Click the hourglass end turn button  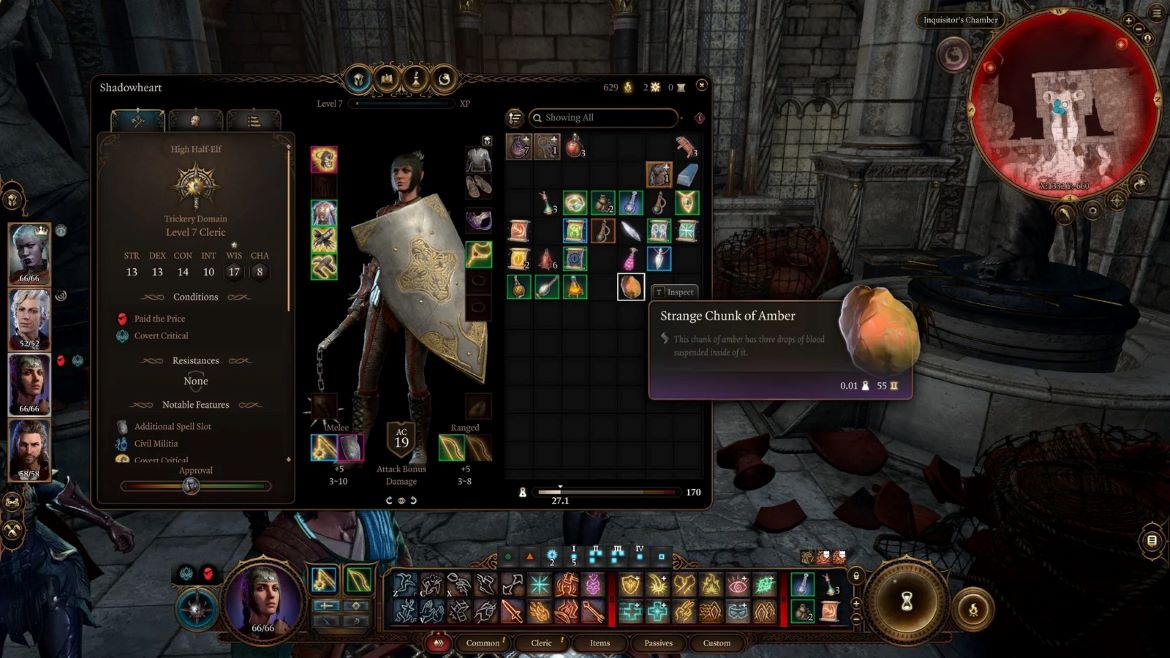[x=903, y=601]
